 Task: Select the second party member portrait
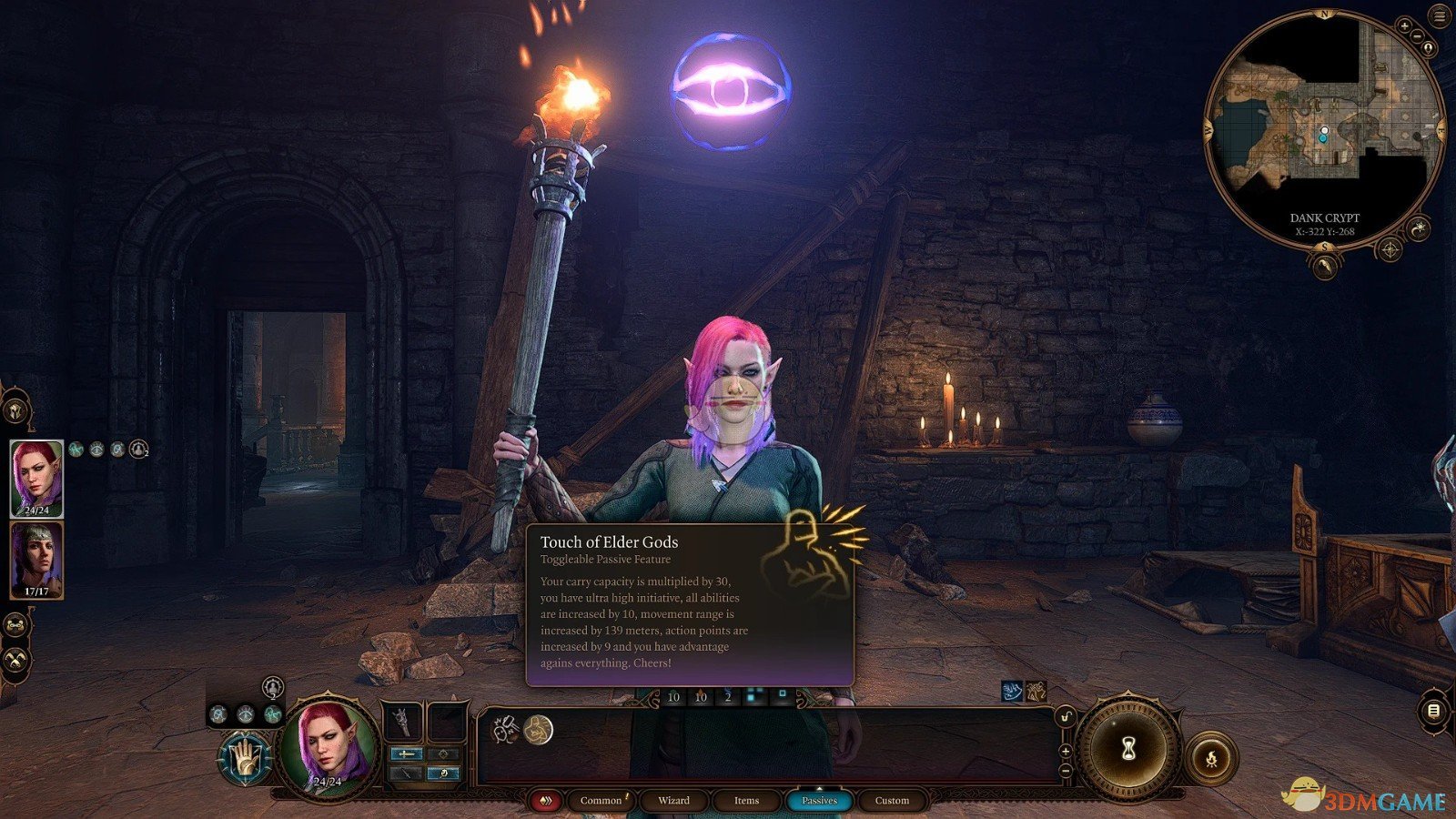(x=36, y=560)
